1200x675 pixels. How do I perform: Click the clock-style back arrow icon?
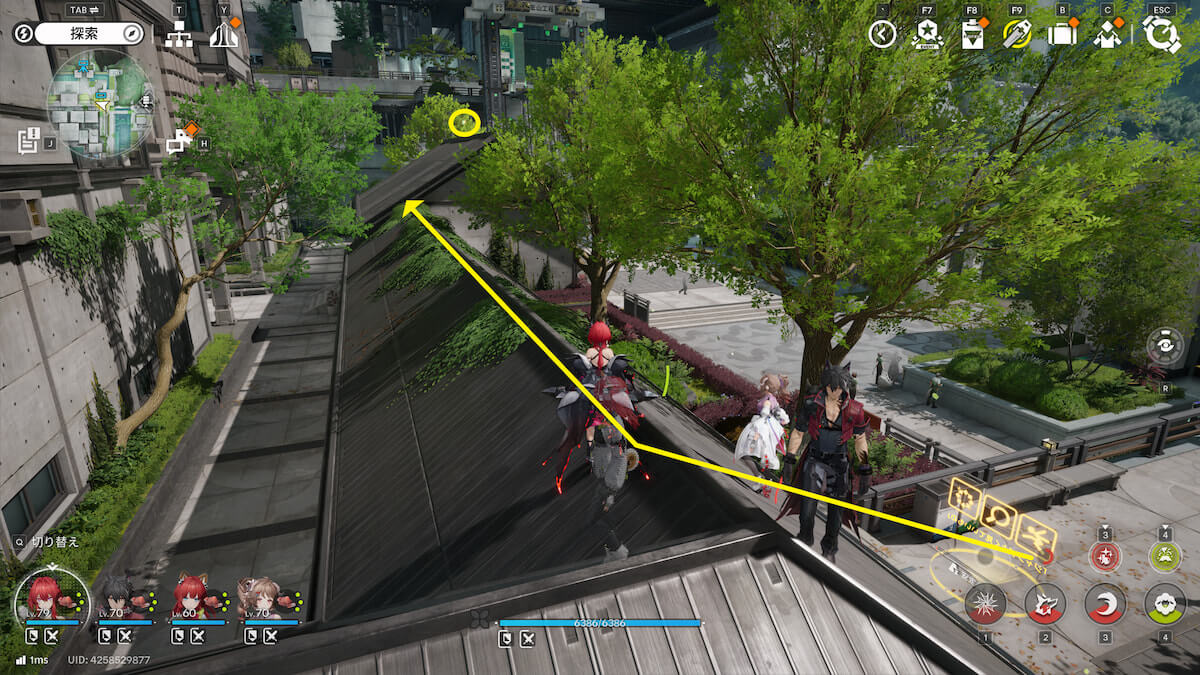(x=882, y=34)
